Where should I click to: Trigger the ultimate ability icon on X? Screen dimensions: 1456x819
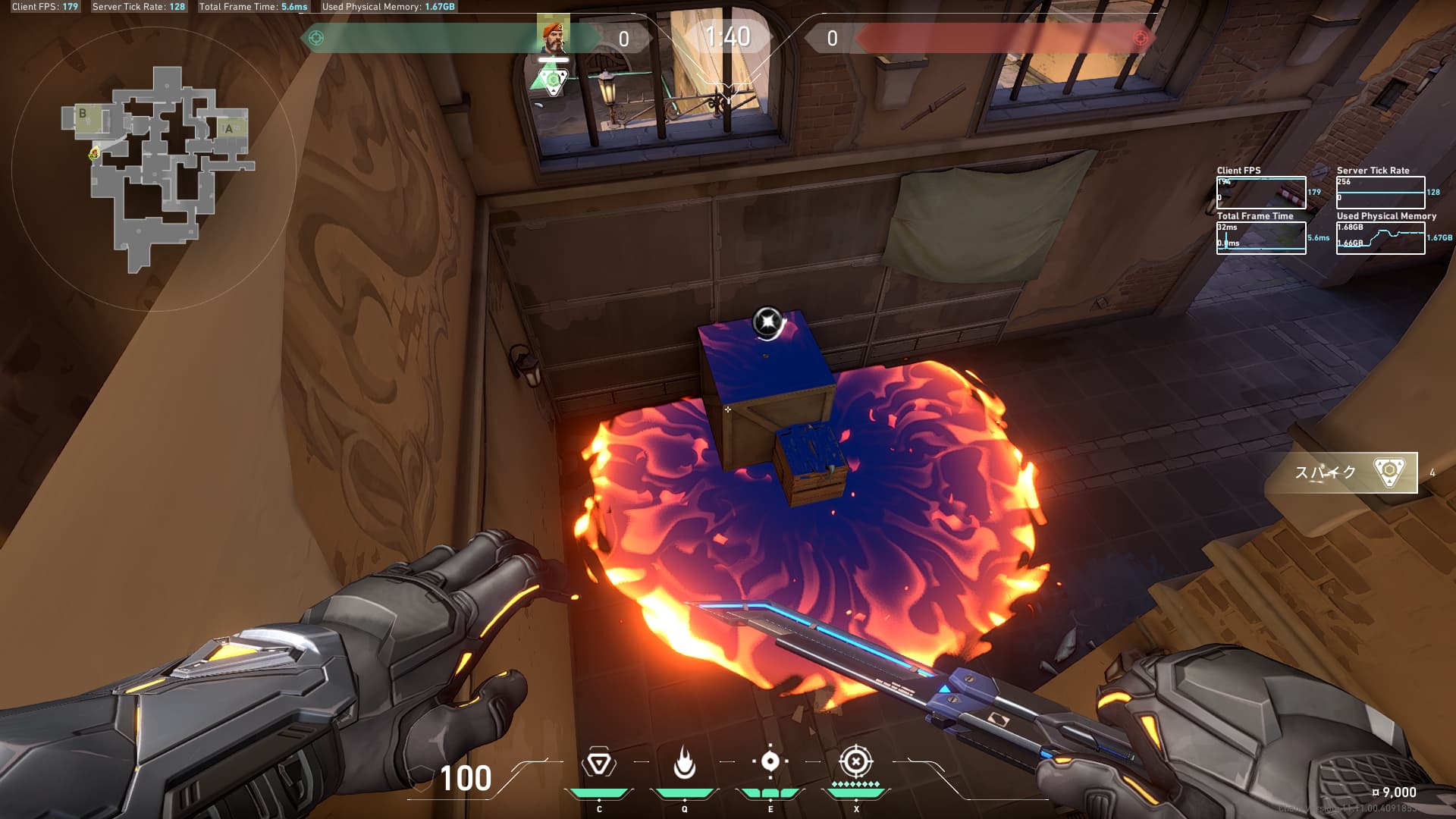click(x=856, y=761)
